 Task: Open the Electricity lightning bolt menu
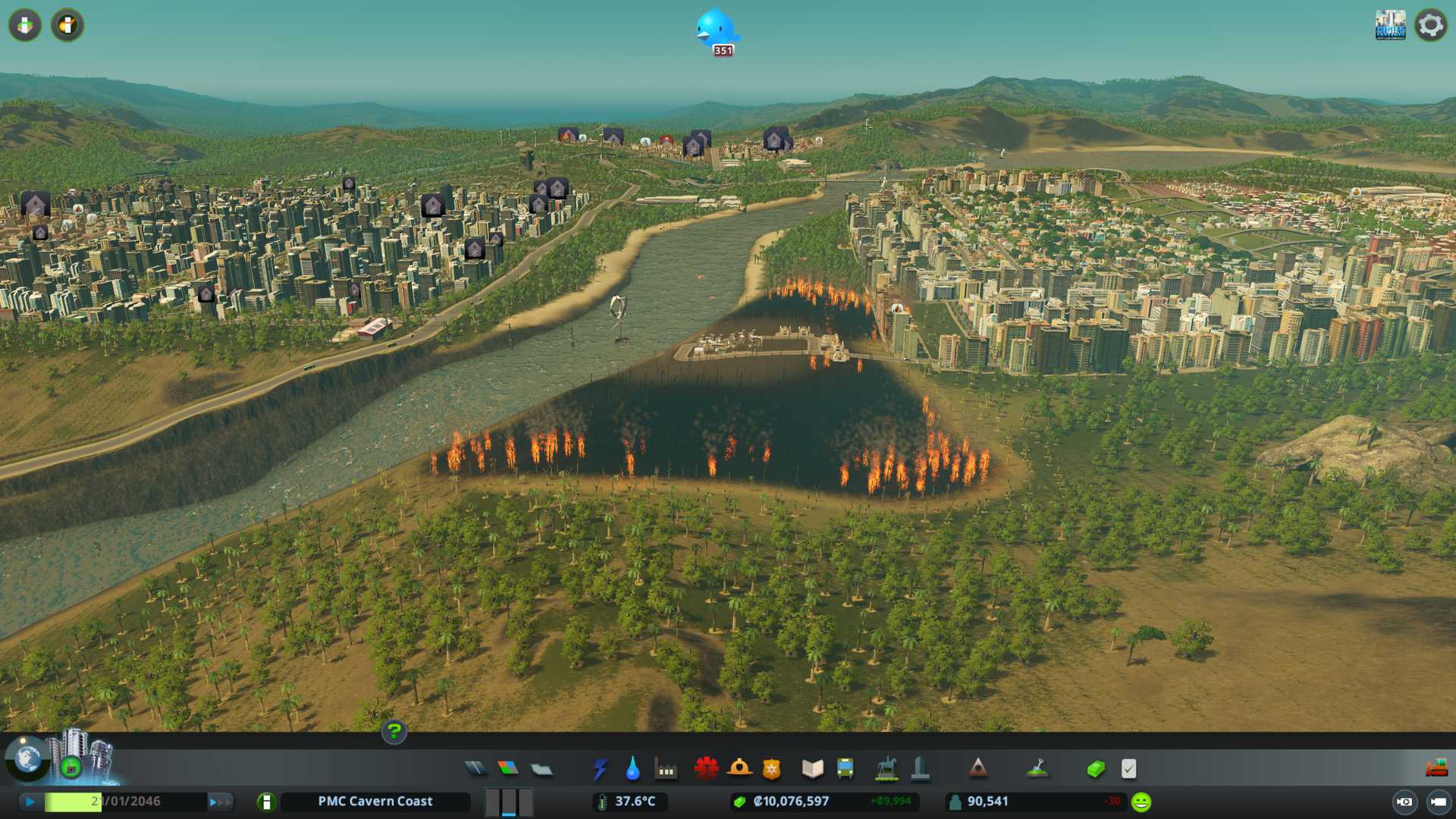600,769
